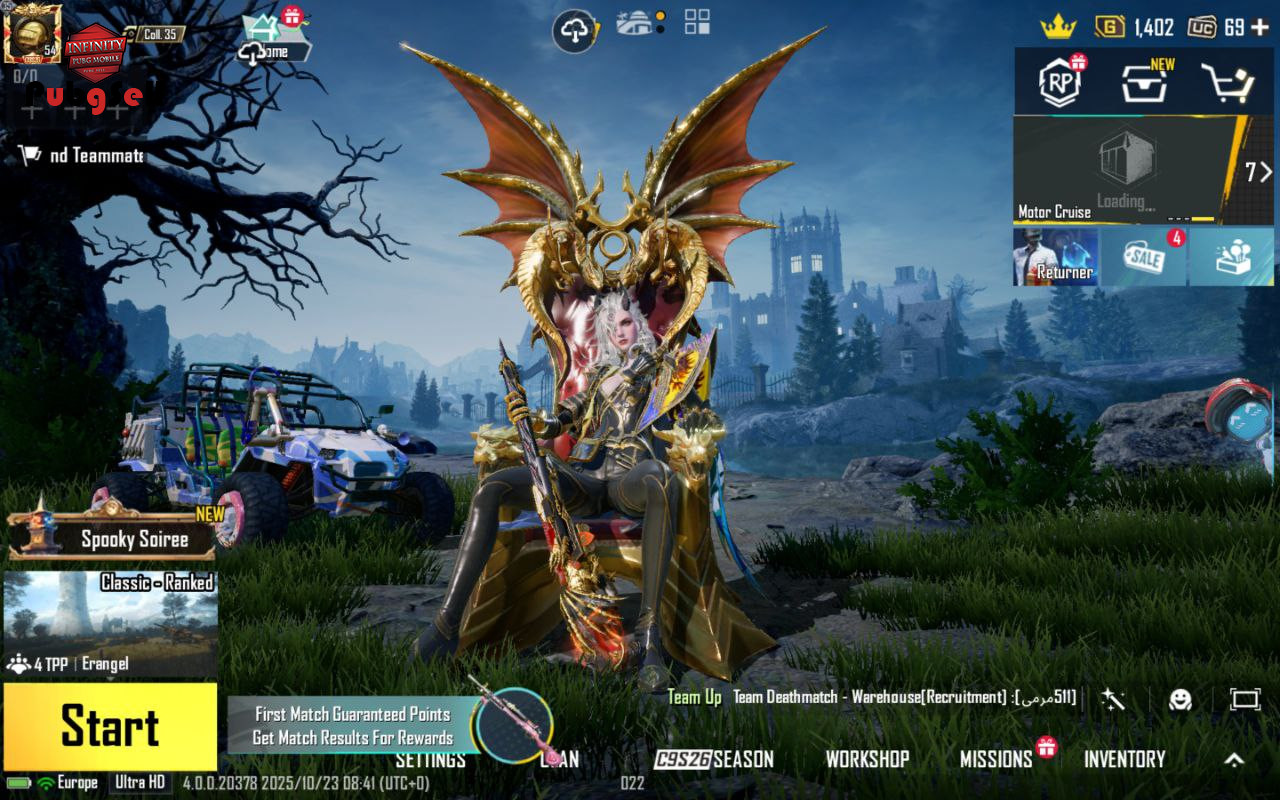Open the Returner event tile

click(x=1055, y=257)
